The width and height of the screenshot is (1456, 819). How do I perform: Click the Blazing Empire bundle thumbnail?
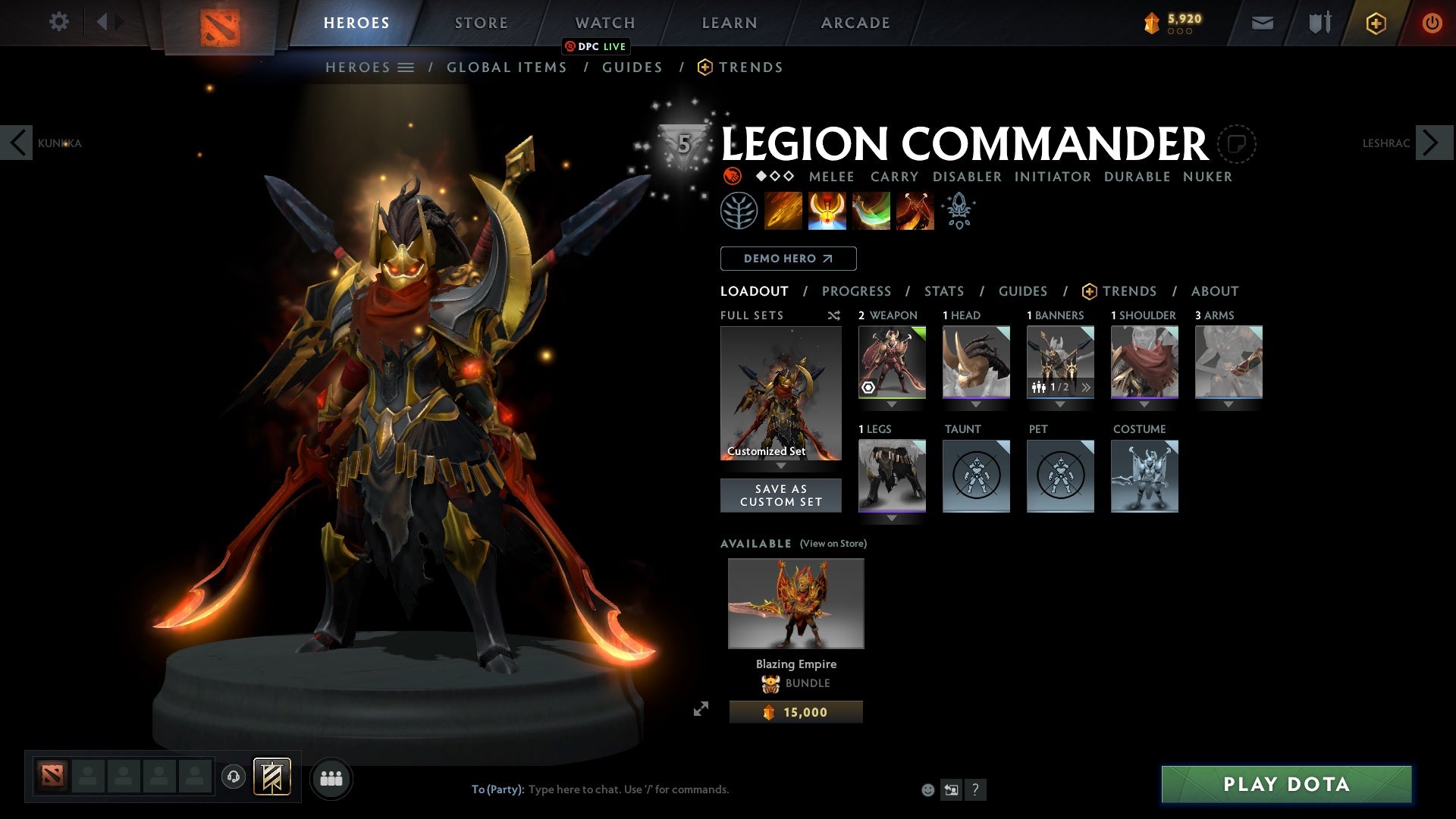[x=795, y=603]
